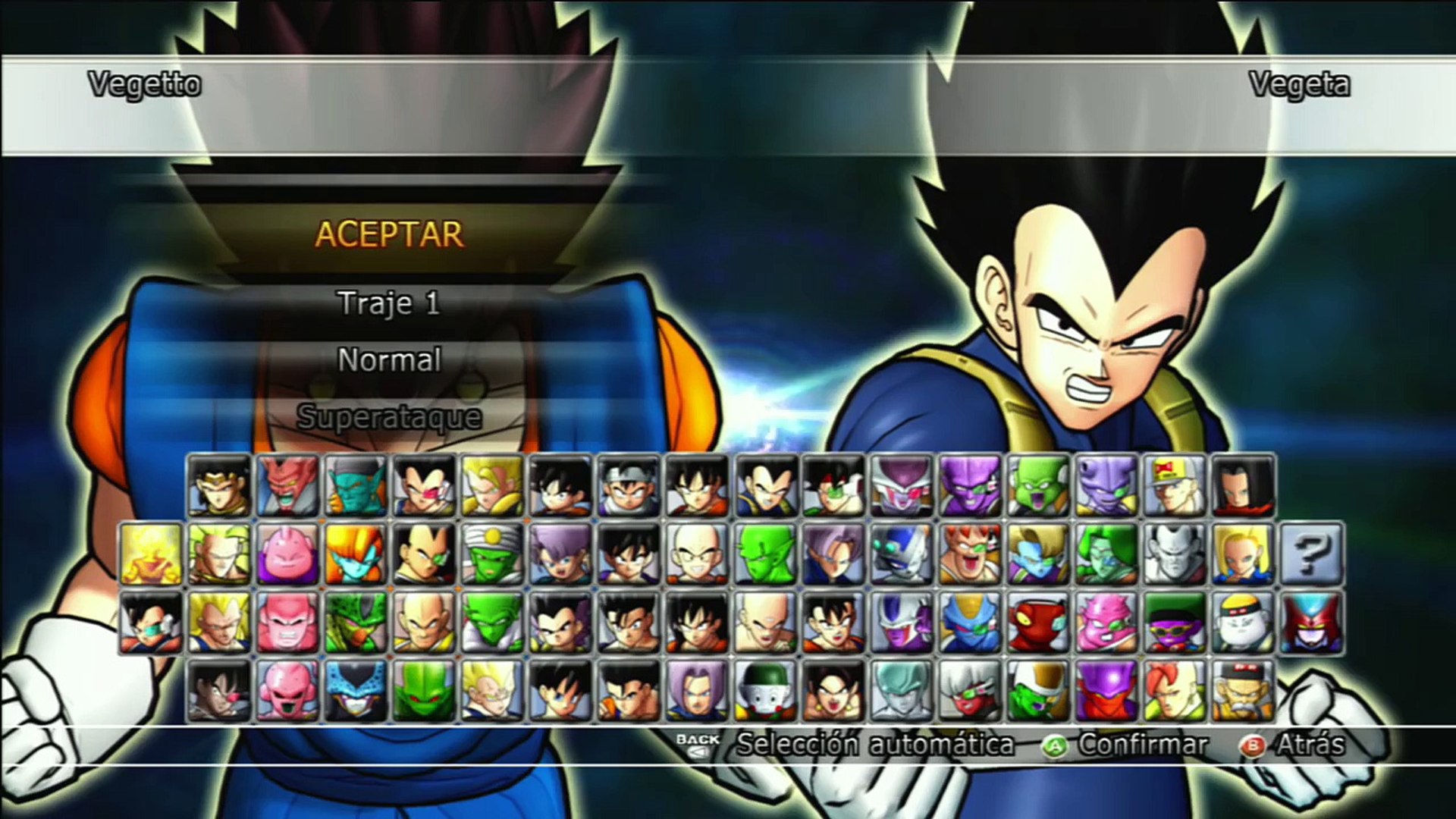Open the Superataque option

[x=389, y=416]
